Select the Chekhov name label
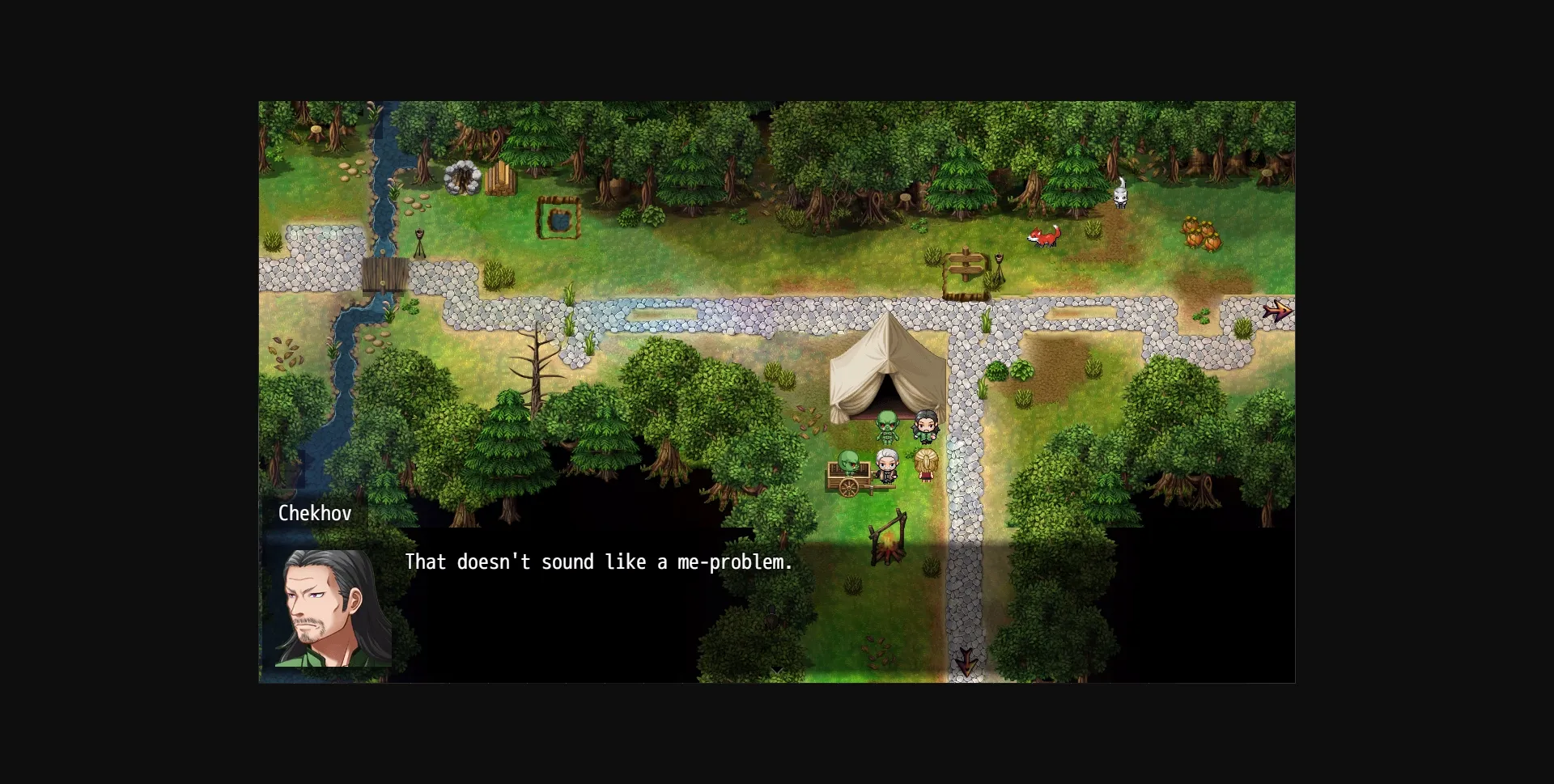 tap(314, 513)
